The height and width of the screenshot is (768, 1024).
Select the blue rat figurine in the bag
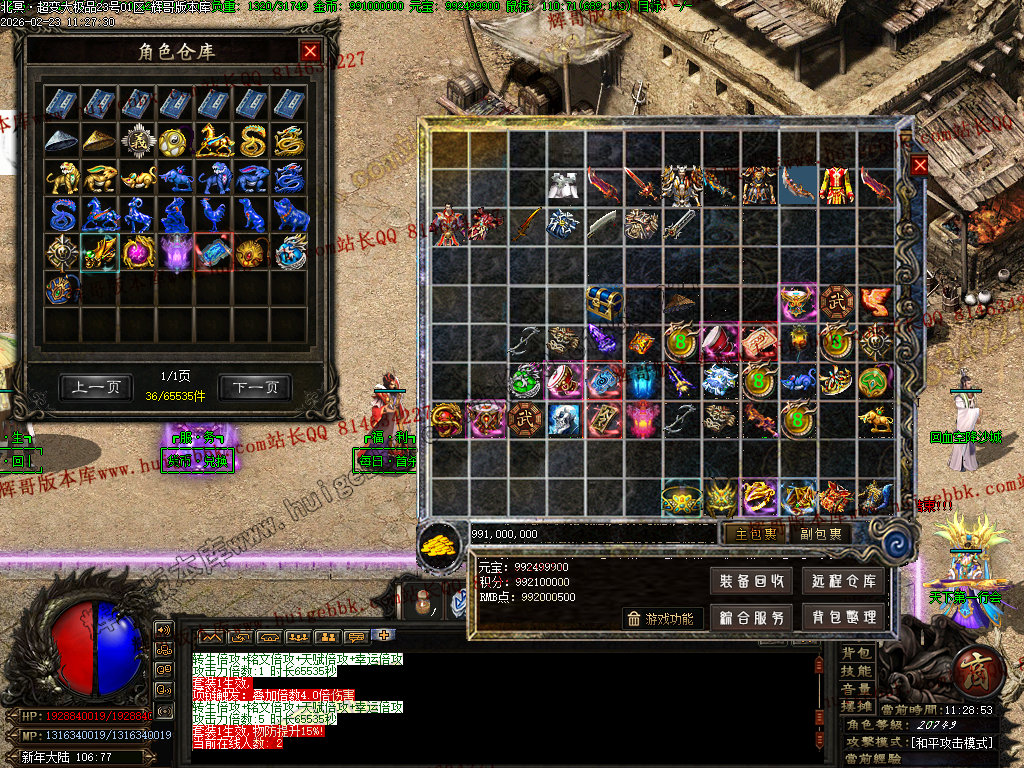[798, 380]
